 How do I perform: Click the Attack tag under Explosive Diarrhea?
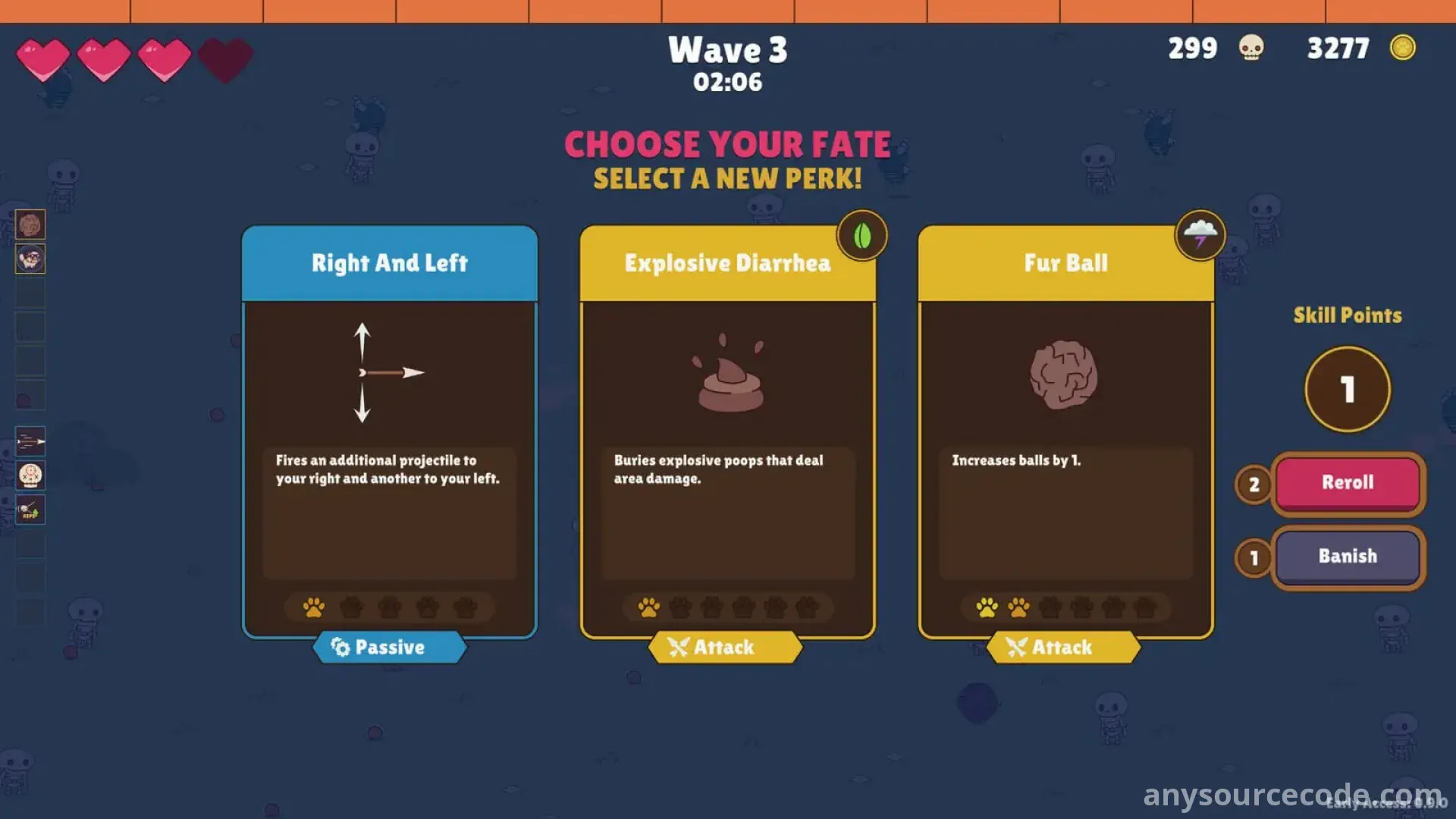tap(726, 648)
